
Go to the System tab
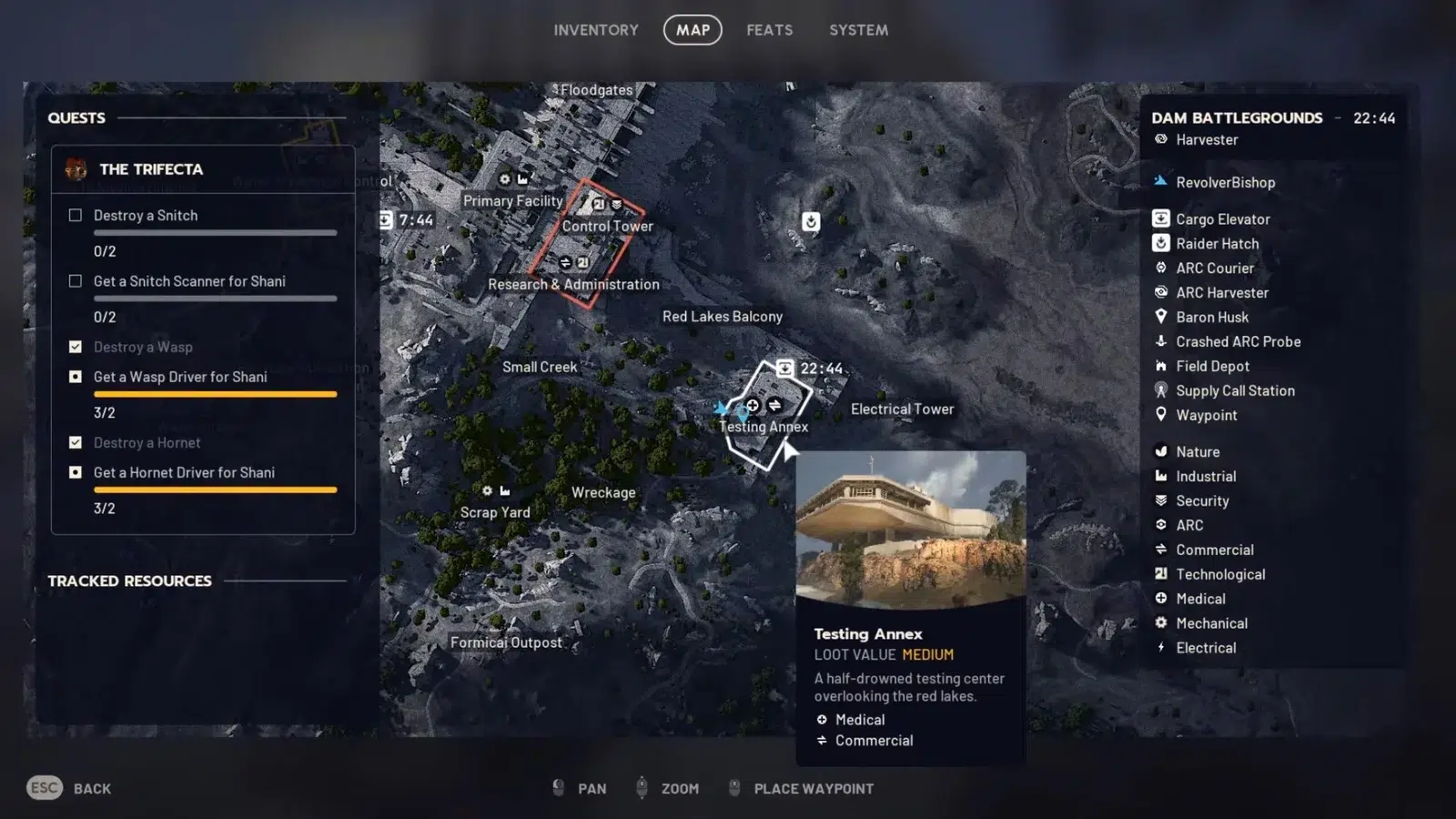tap(858, 30)
